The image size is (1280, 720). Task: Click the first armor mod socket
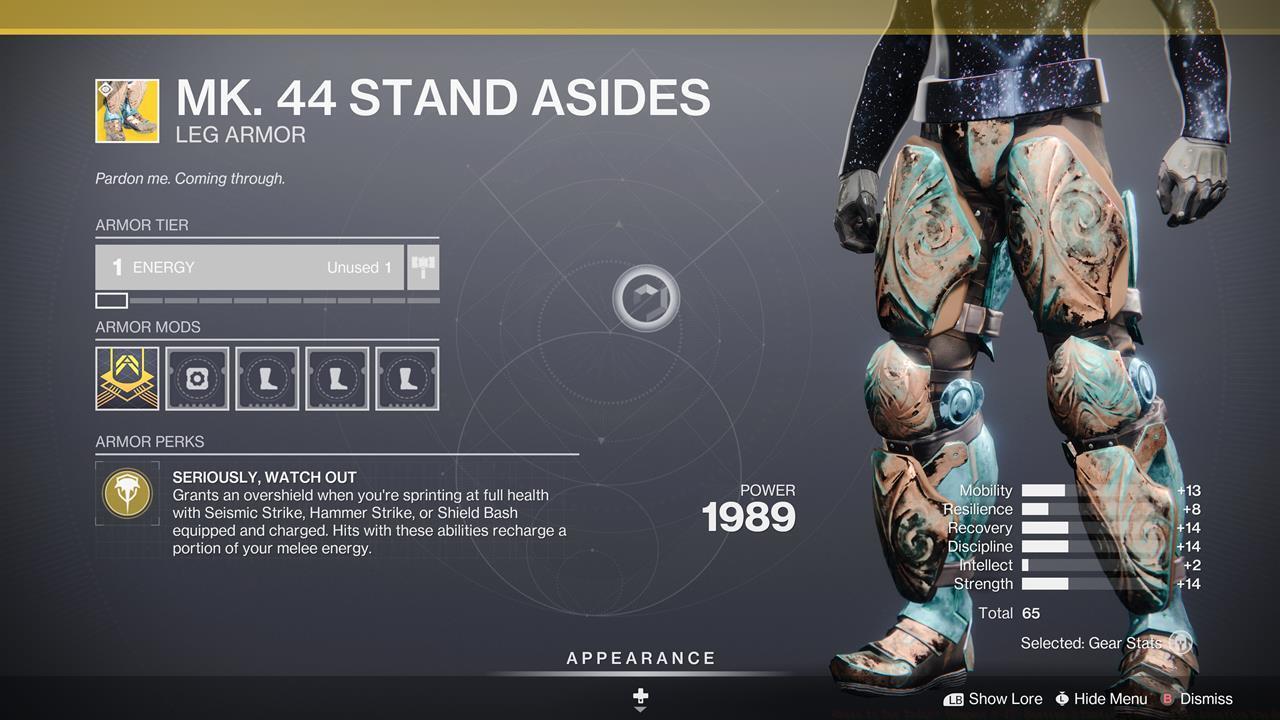click(127, 378)
